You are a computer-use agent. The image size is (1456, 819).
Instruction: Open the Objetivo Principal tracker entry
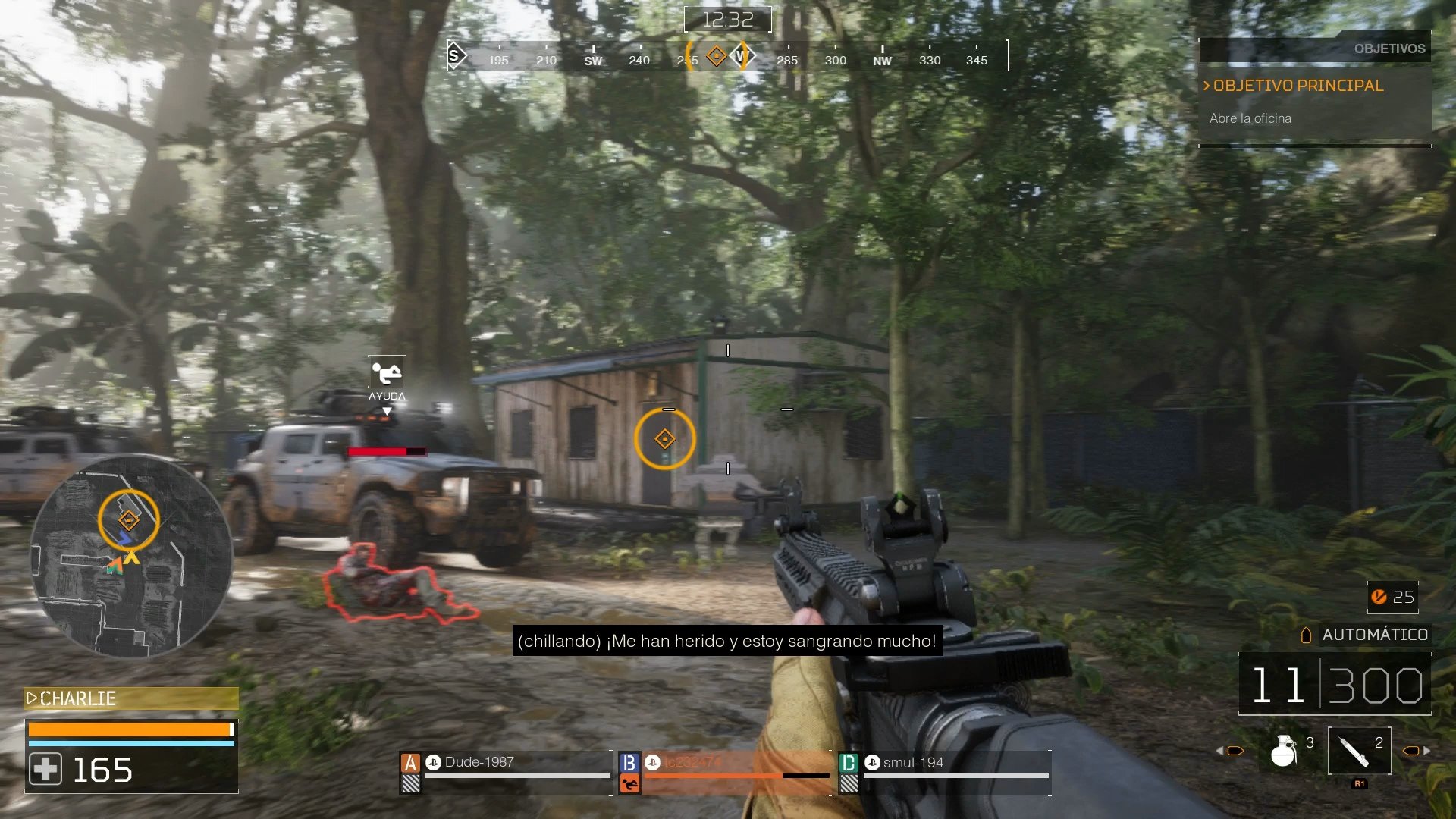pyautogui.click(x=1298, y=86)
